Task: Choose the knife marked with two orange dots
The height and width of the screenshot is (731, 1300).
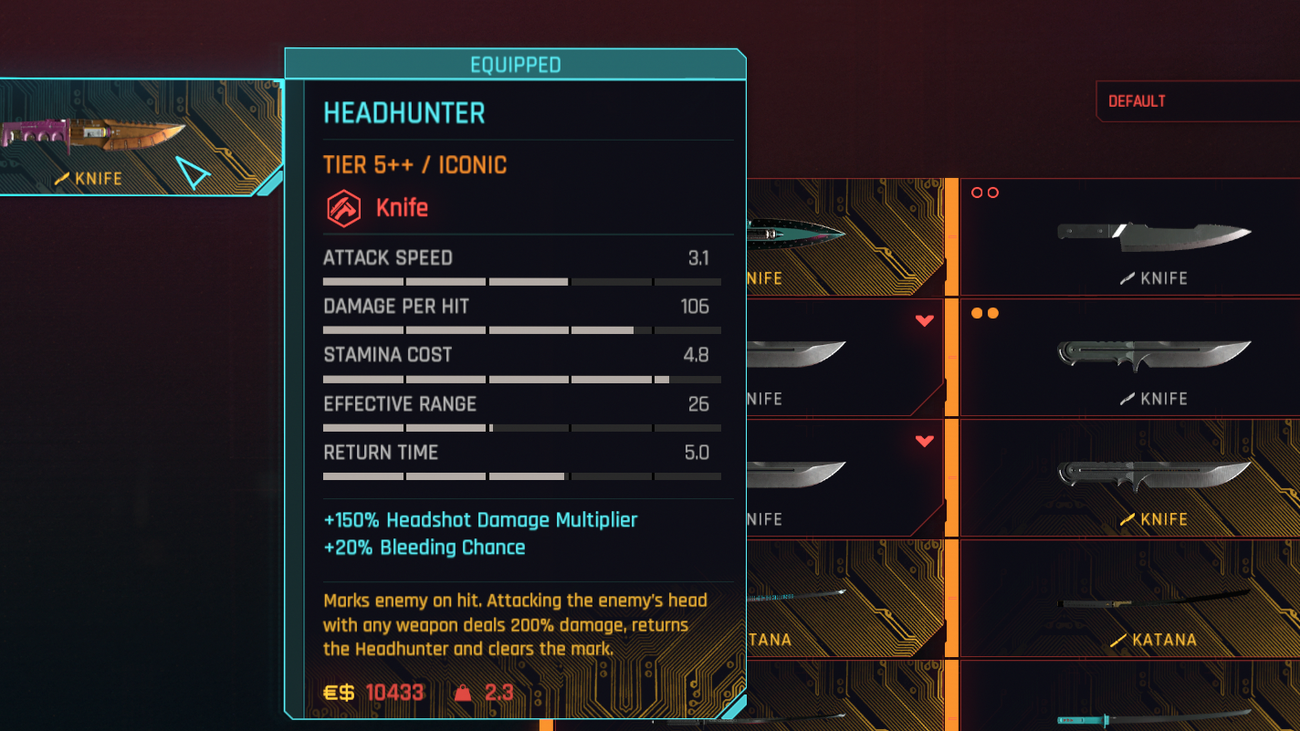Action: [1130, 357]
